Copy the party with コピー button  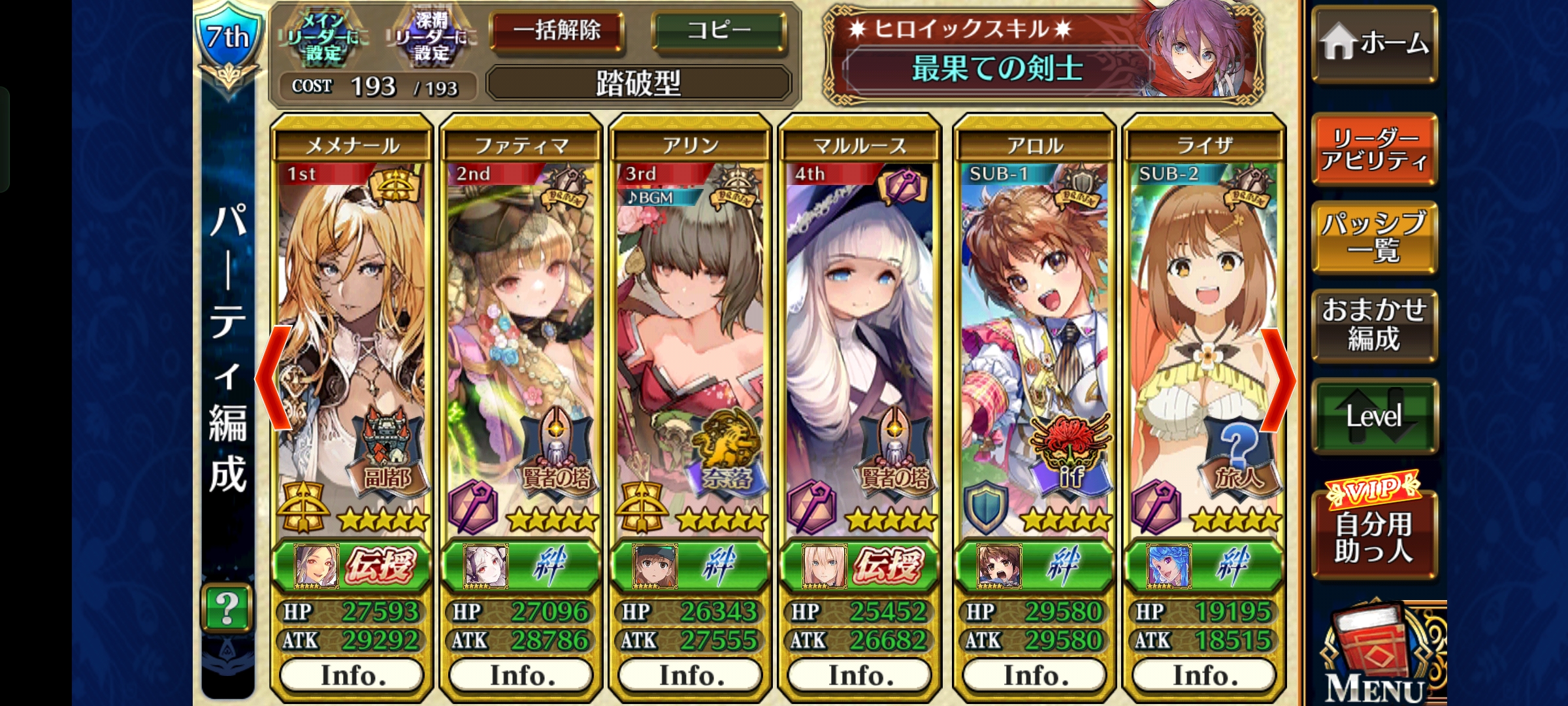pos(719,31)
